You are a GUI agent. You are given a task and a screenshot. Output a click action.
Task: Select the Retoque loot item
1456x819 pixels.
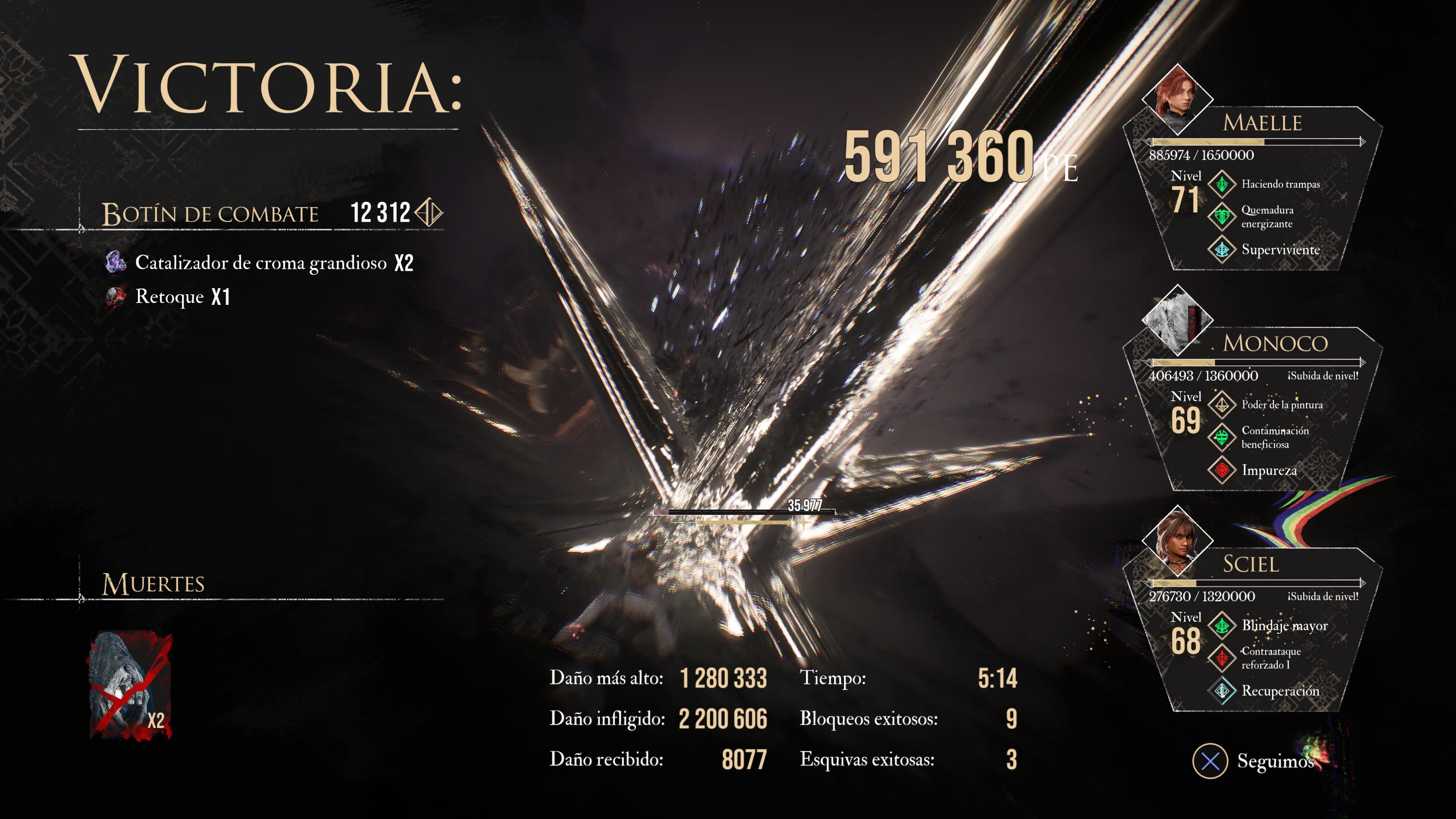[168, 297]
